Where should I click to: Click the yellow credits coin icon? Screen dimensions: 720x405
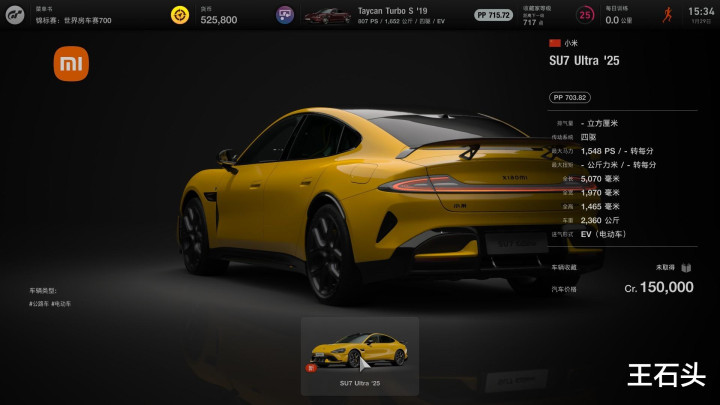click(x=180, y=15)
